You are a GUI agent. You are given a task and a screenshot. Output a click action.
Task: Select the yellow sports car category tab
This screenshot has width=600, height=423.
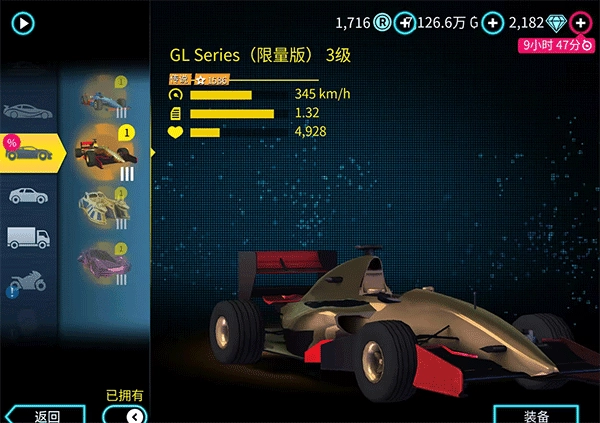(x=32, y=152)
